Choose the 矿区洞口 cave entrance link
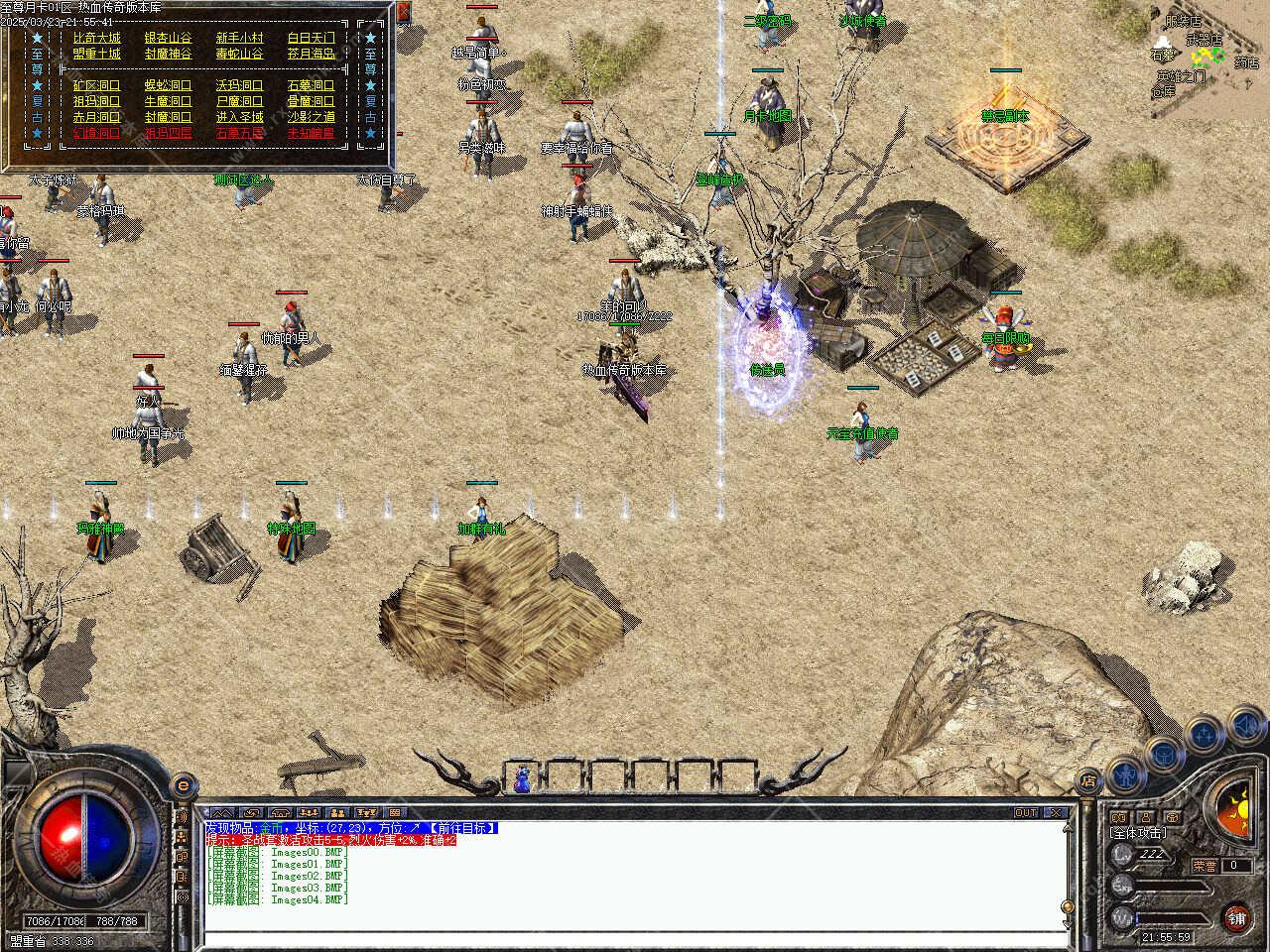This screenshot has width=1270, height=952. pyautogui.click(x=96, y=85)
